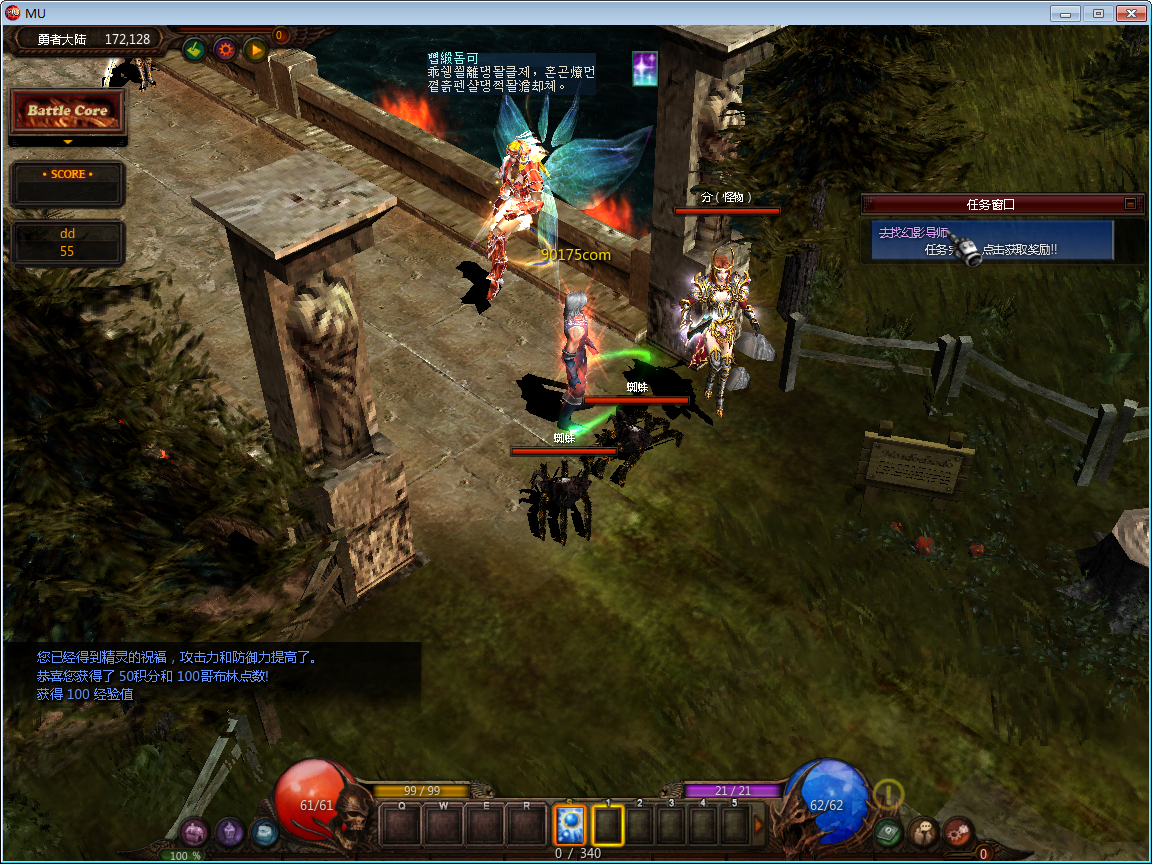Screen dimensions: 1152x864
Task: Click the yellow play arrow button
Action: pyautogui.click(x=256, y=48)
